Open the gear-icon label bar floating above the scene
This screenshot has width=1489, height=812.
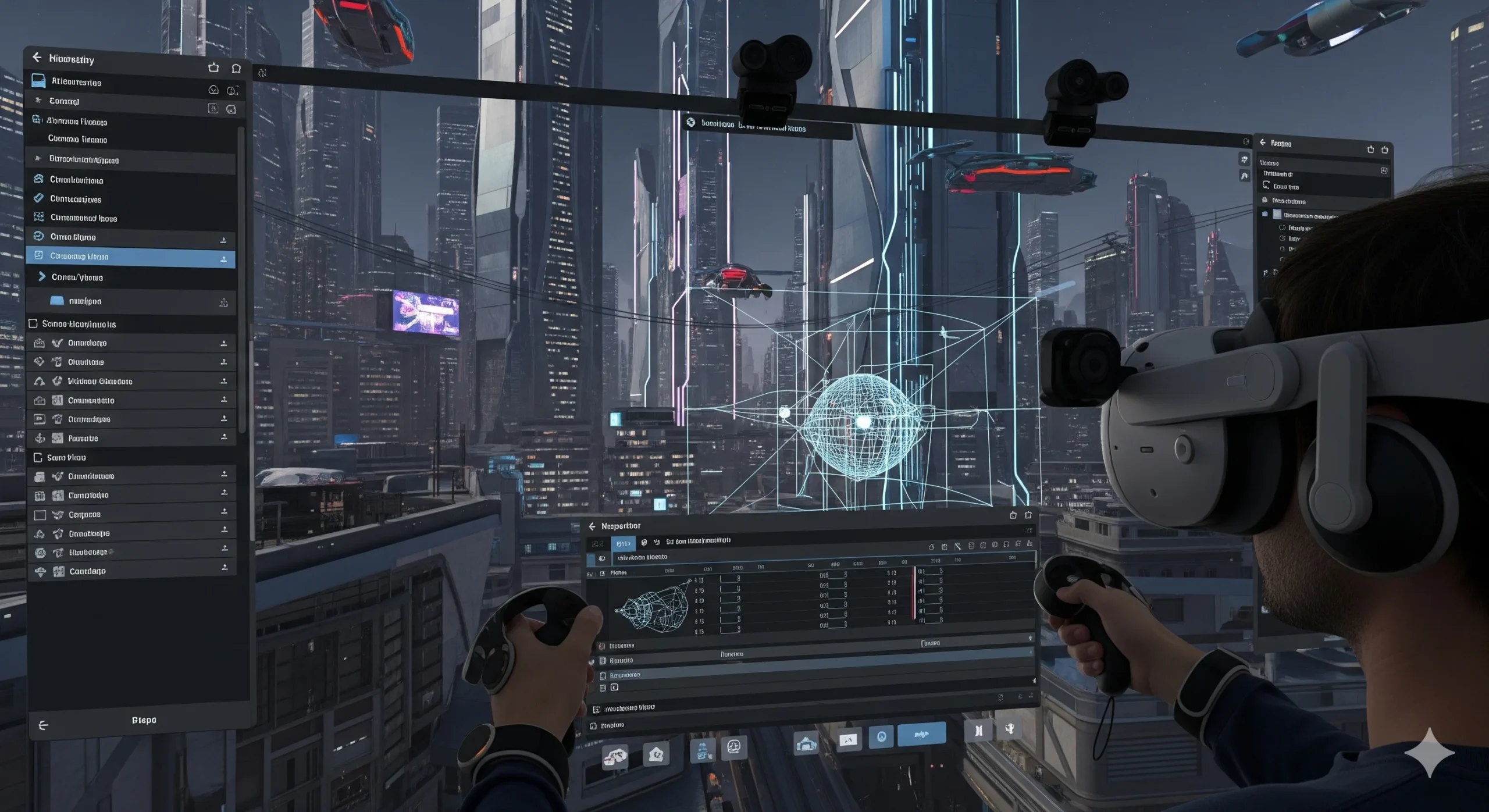(x=767, y=125)
